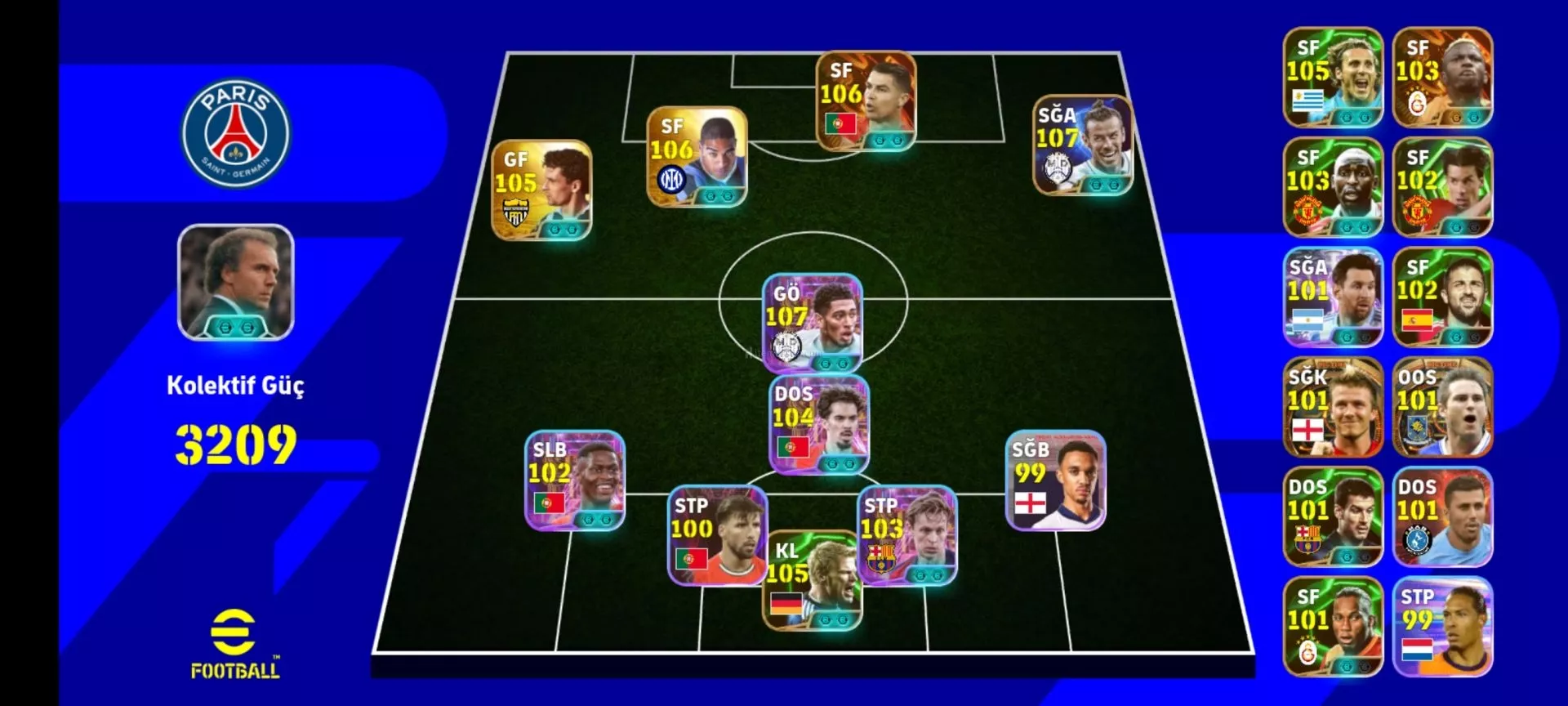Choose the SF 102 Spain substitute card
This screenshot has width=1568, height=706.
(1442, 297)
